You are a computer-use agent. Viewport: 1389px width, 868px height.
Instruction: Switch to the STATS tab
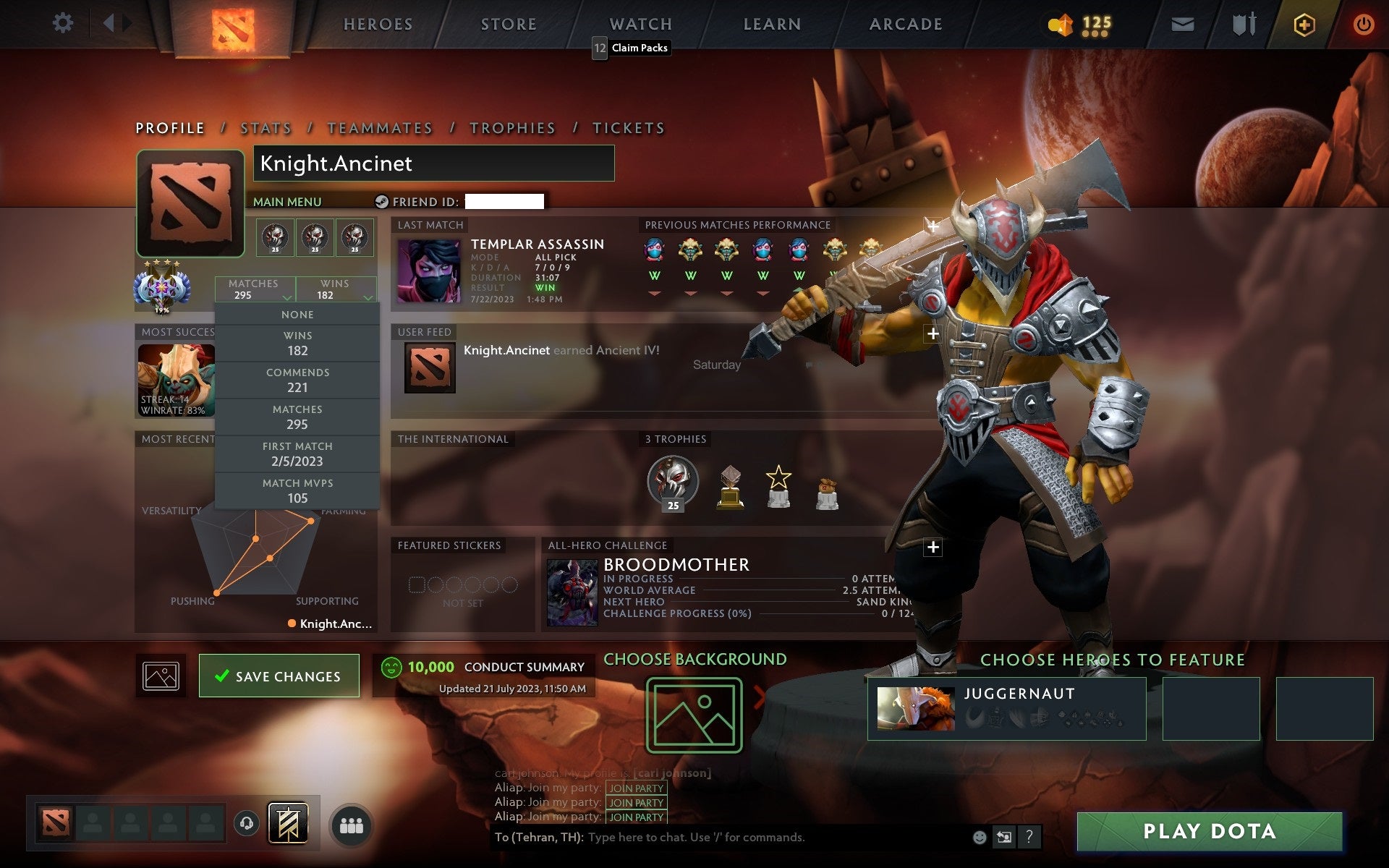coord(265,127)
